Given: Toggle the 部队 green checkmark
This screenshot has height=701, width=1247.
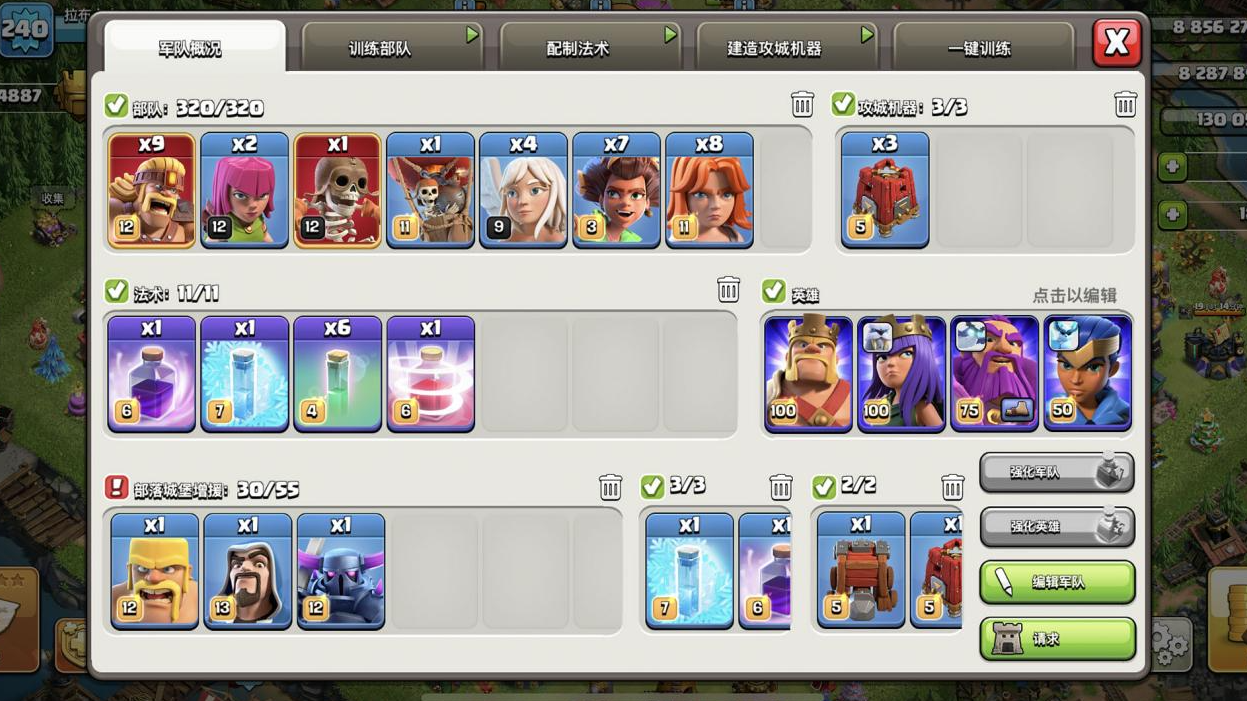Looking at the screenshot, I should pyautogui.click(x=116, y=105).
